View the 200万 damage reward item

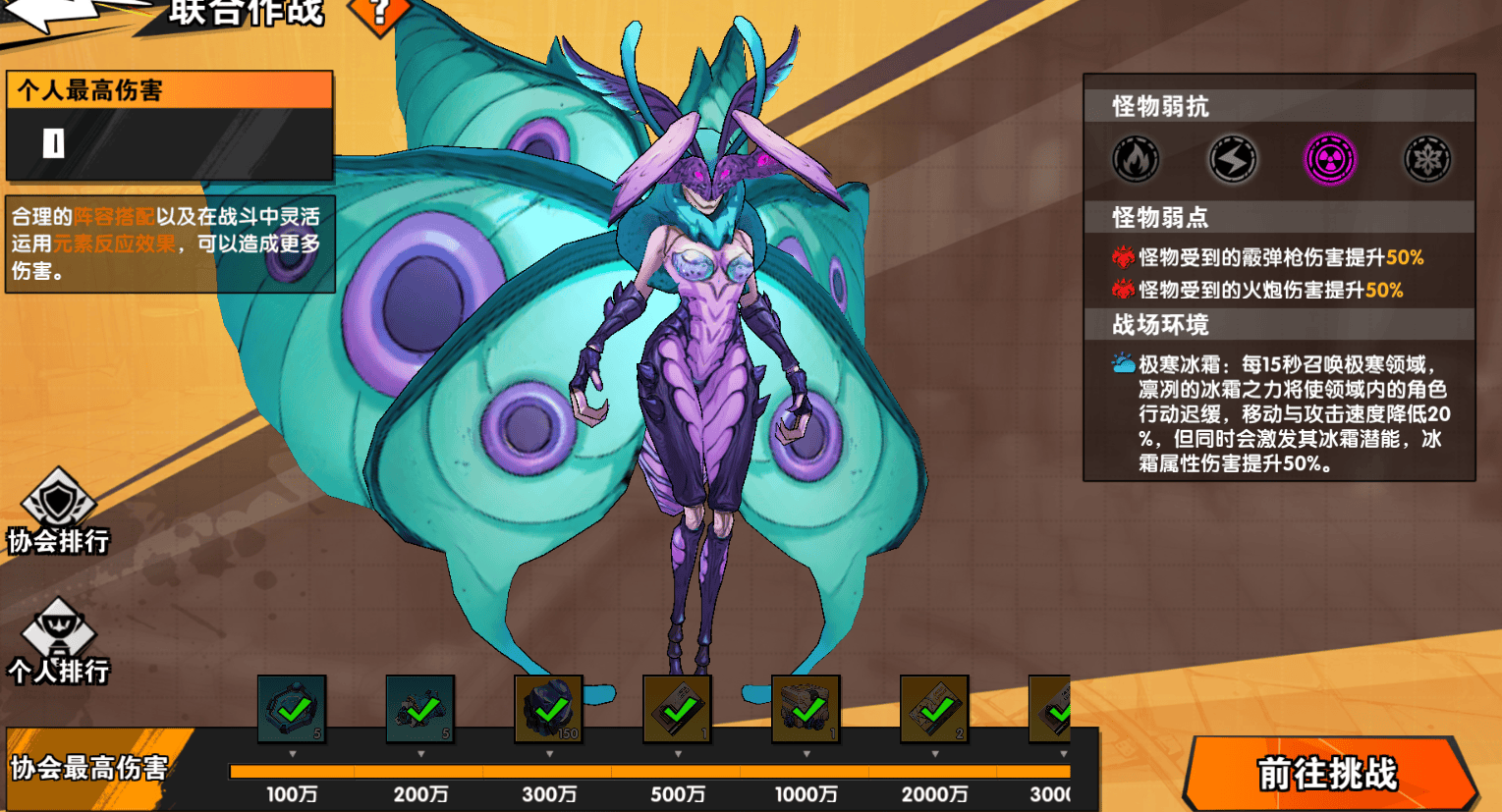(420, 708)
